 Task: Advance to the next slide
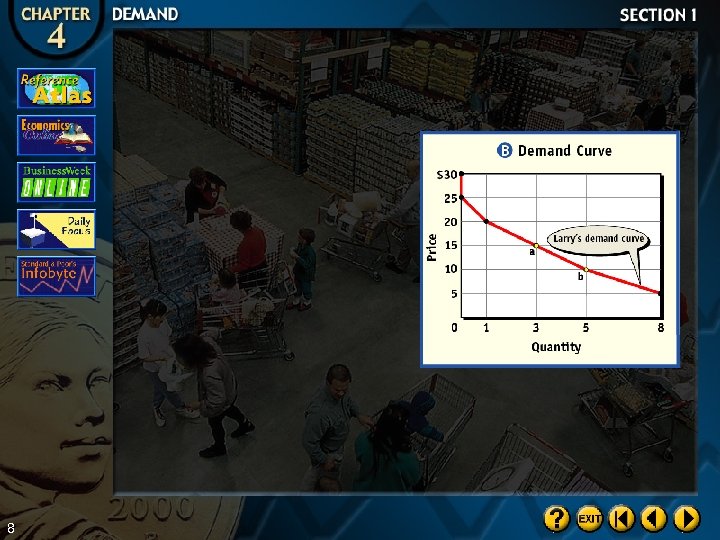686,518
